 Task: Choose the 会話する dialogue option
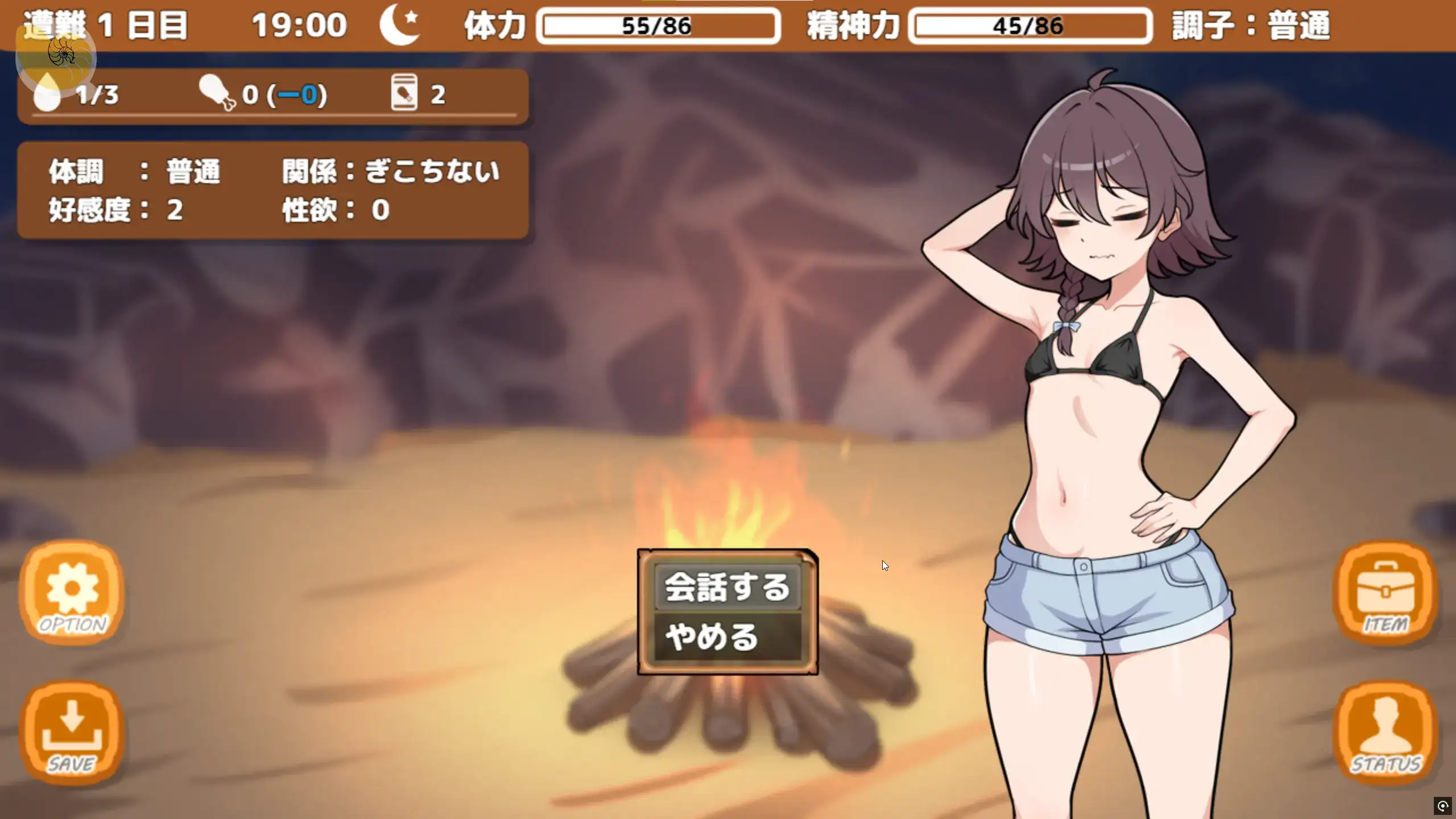pos(727,587)
